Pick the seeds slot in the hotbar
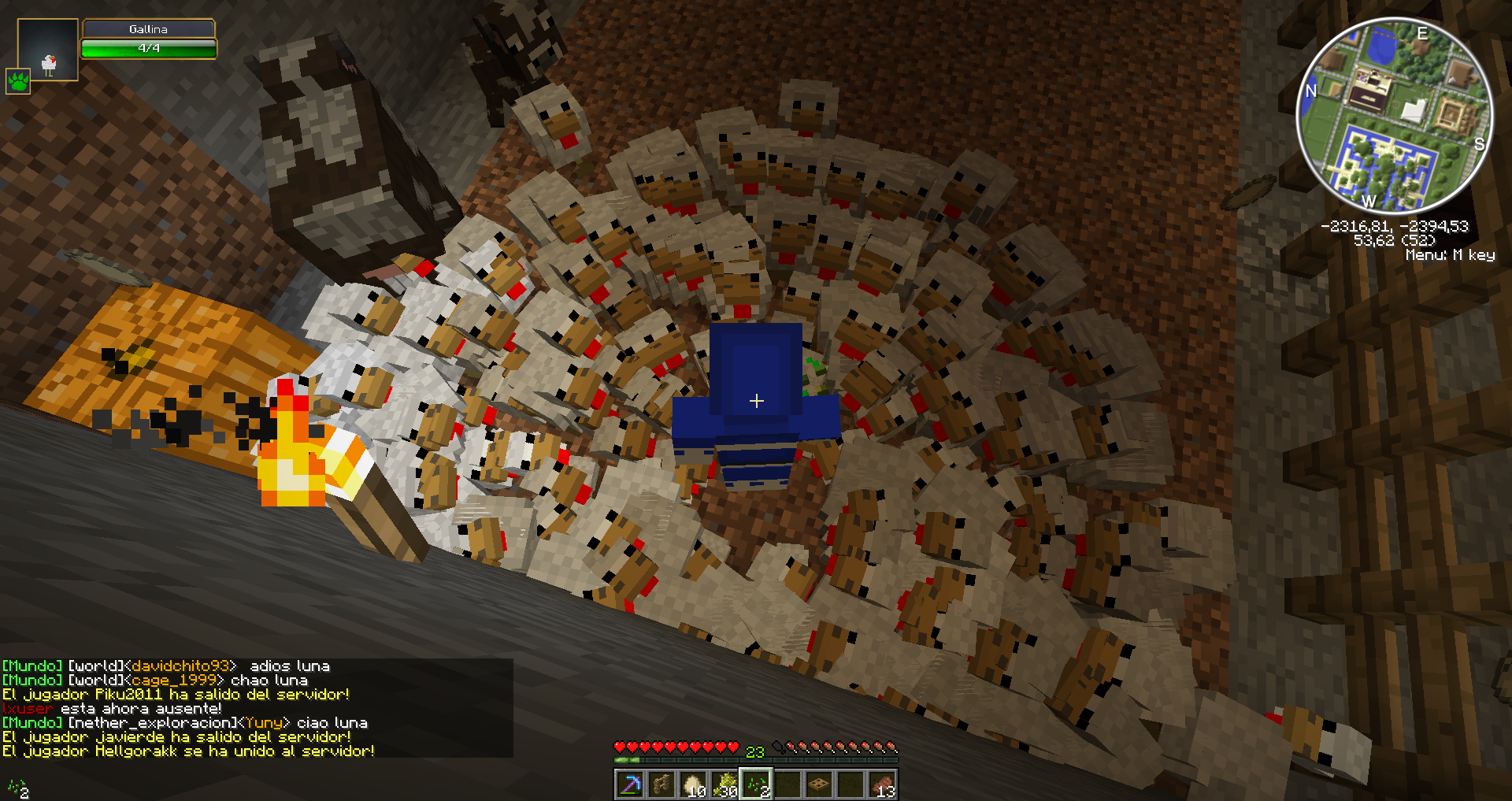 [x=756, y=784]
